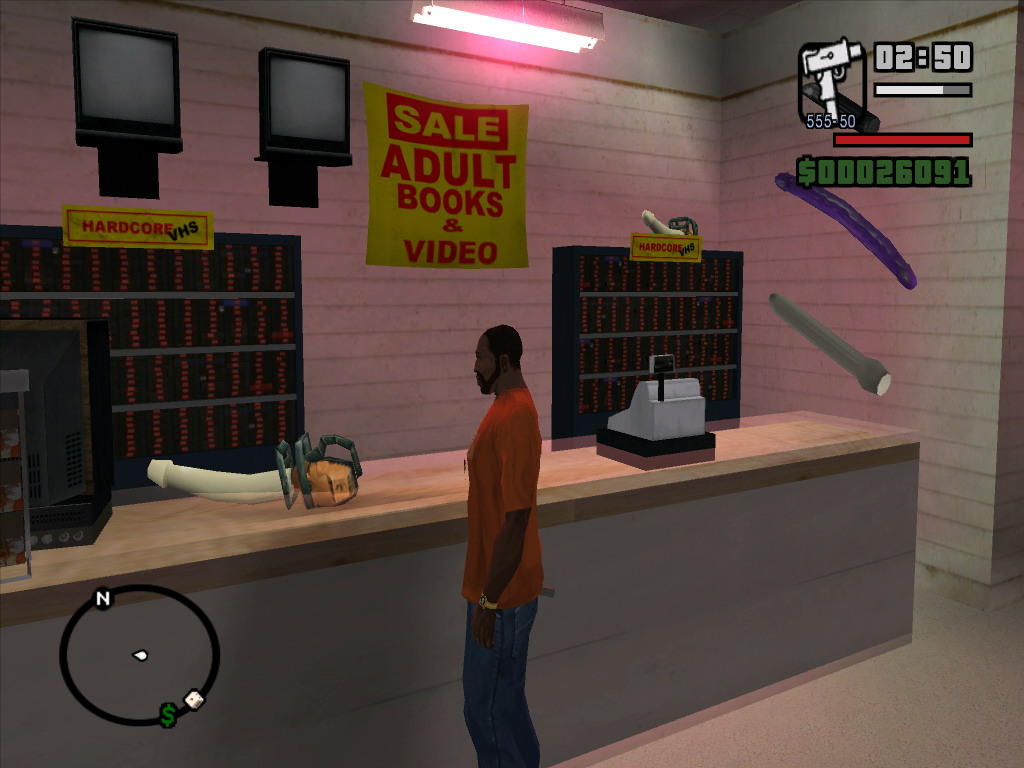Click the north N marker on radar
Image resolution: width=1024 pixels, height=768 pixels.
[x=102, y=599]
